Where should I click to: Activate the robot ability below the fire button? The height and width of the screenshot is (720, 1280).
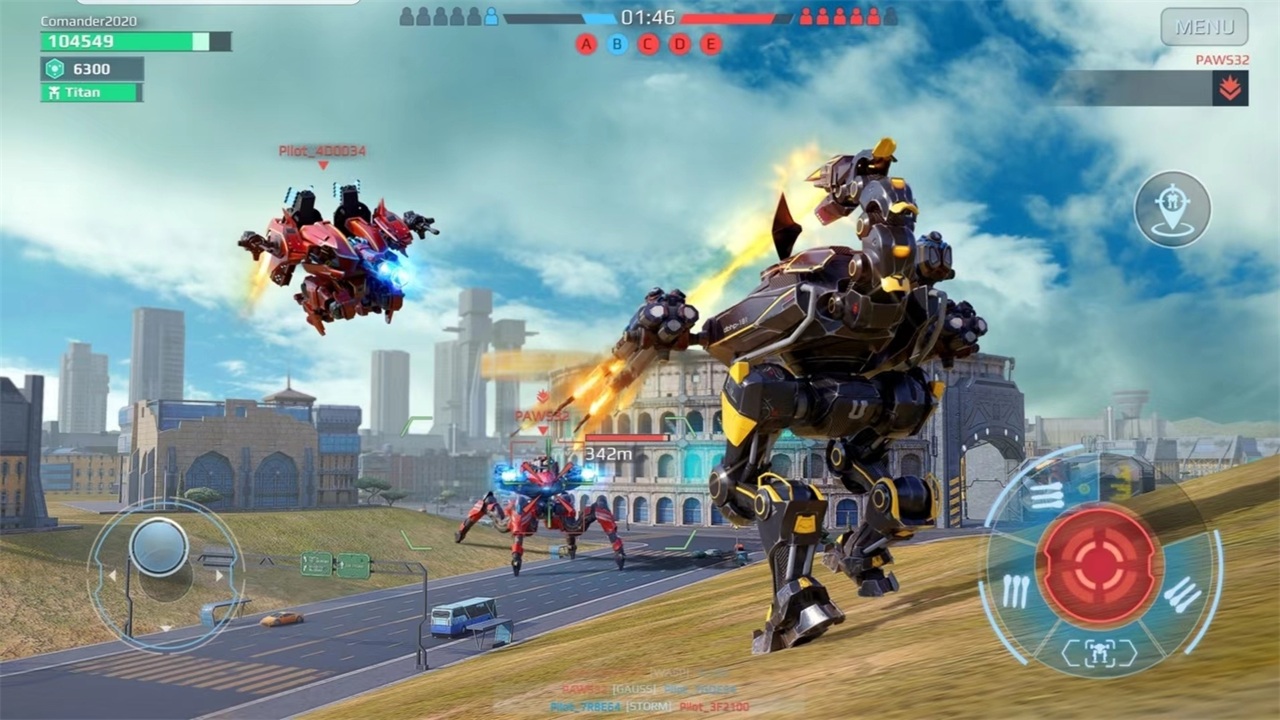tap(1099, 651)
